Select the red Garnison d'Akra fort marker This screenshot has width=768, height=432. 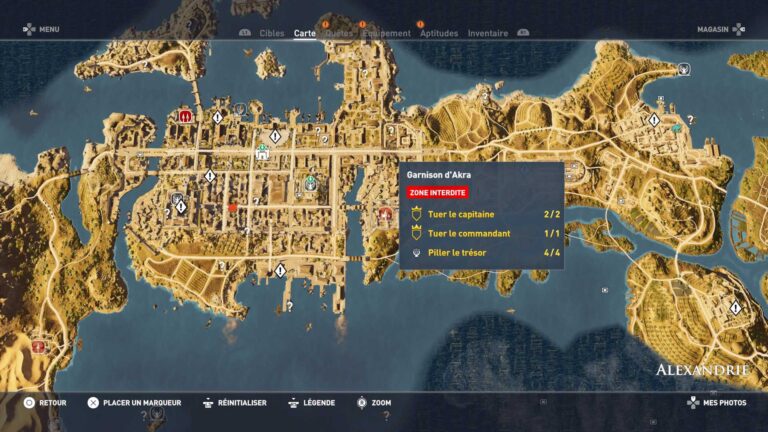tap(385, 214)
